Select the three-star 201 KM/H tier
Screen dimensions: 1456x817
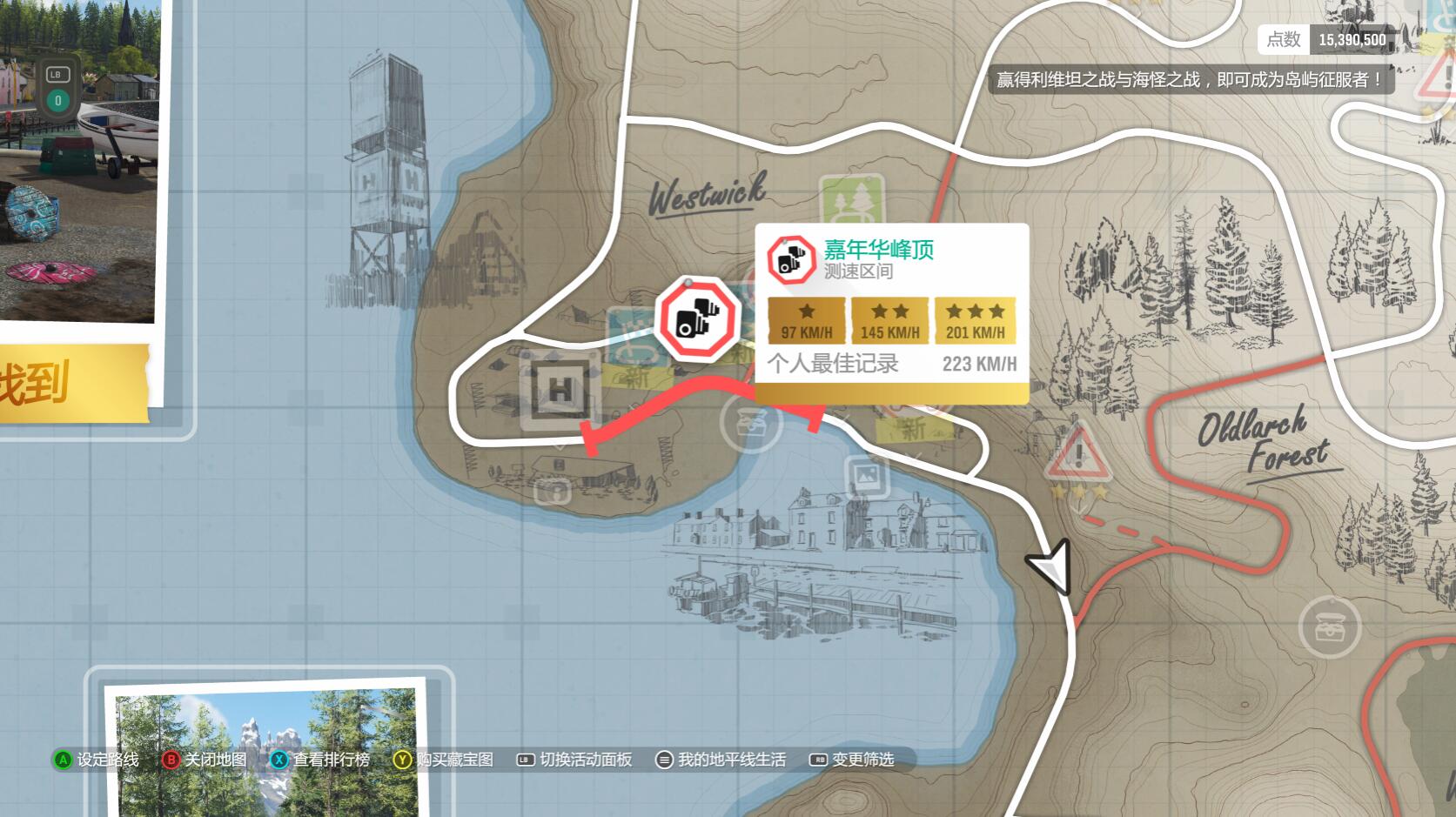click(x=974, y=319)
